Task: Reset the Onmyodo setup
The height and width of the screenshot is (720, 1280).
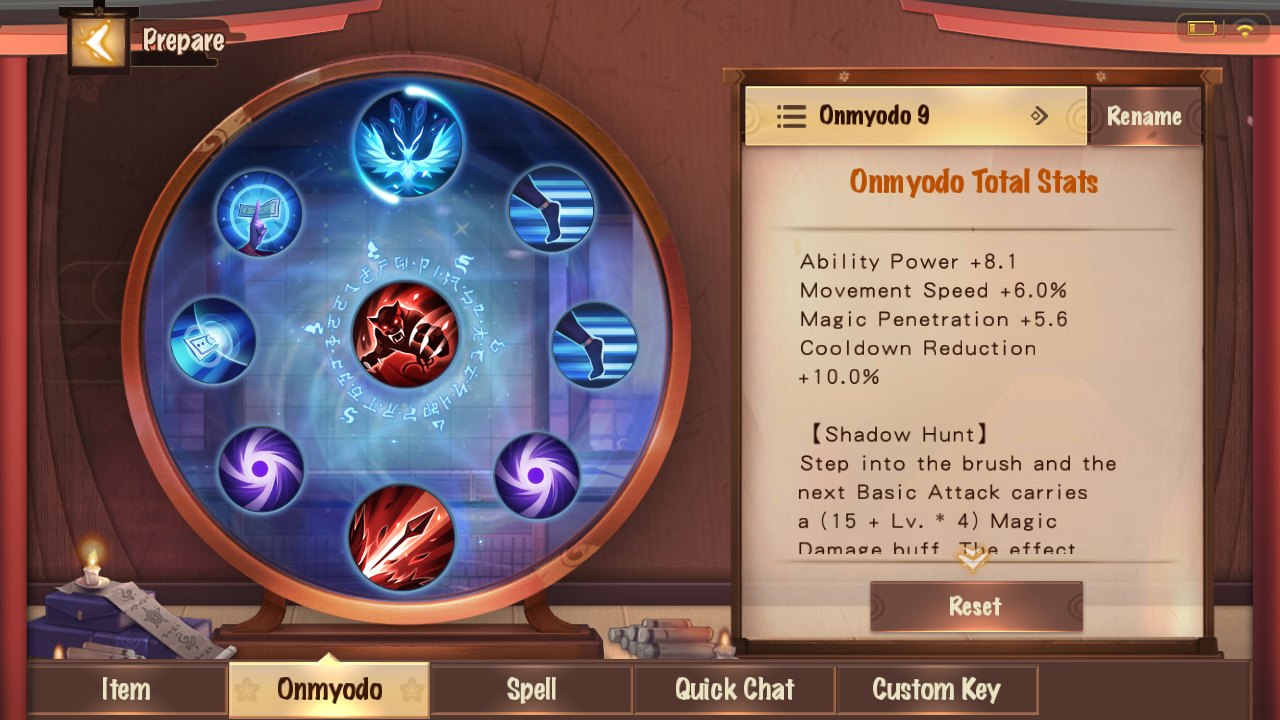Action: 976,606
